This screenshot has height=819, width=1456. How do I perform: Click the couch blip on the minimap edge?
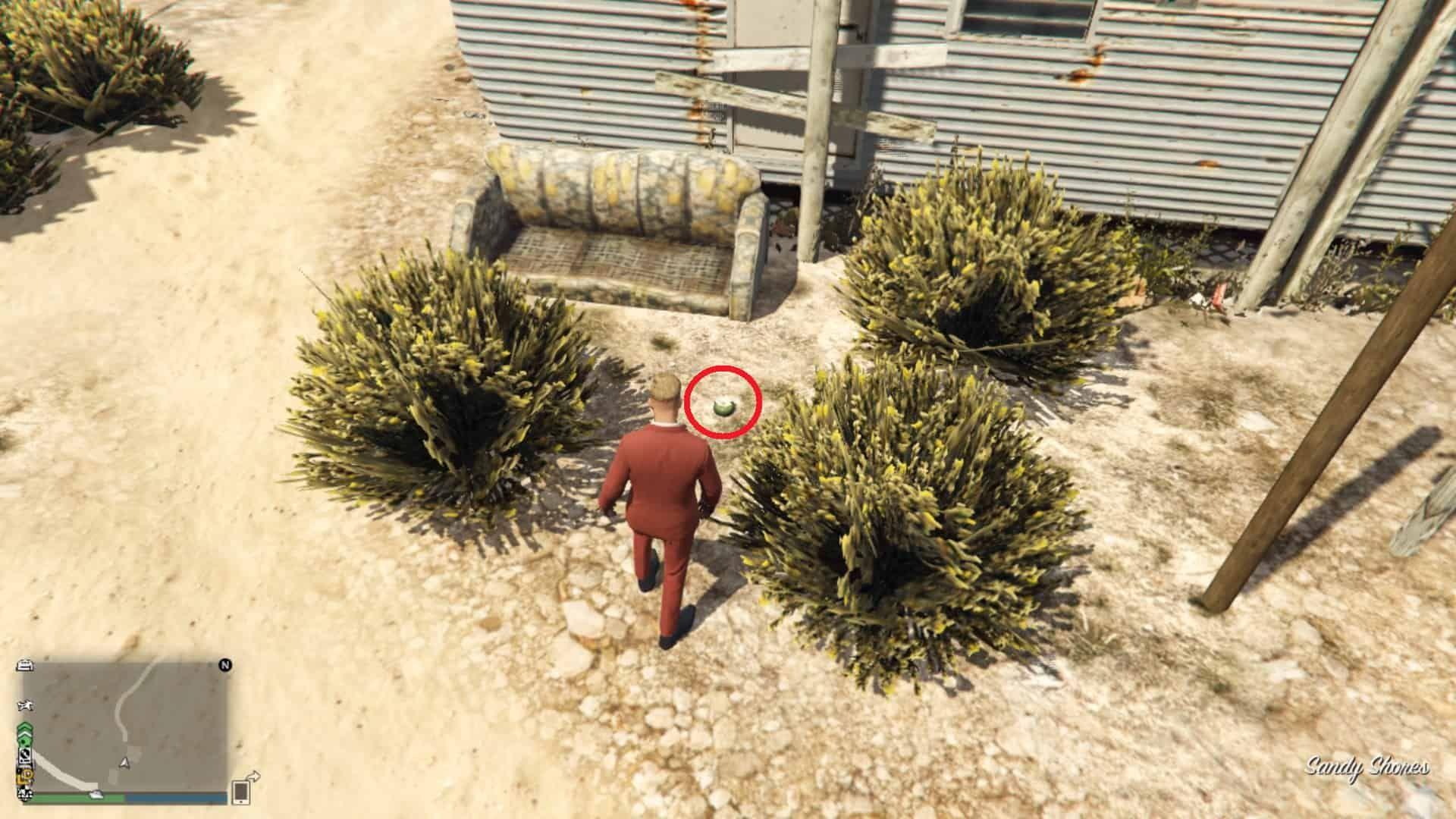[x=25, y=665]
